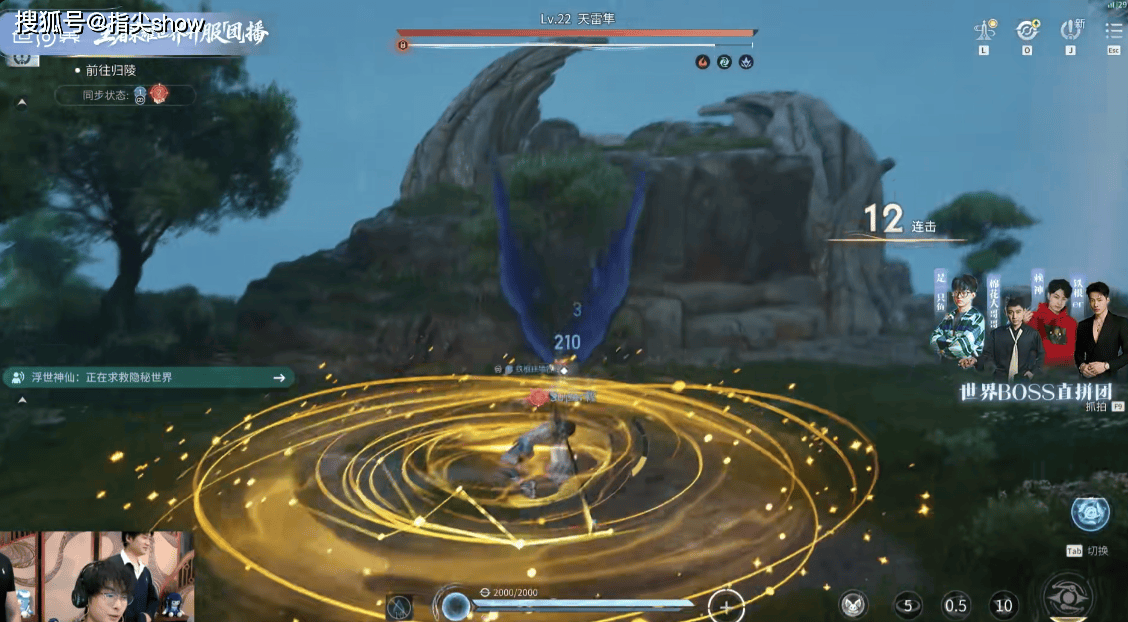Screen dimensions: 1128x622
Task: Open the Esc main menu list icon
Action: coord(1113,30)
